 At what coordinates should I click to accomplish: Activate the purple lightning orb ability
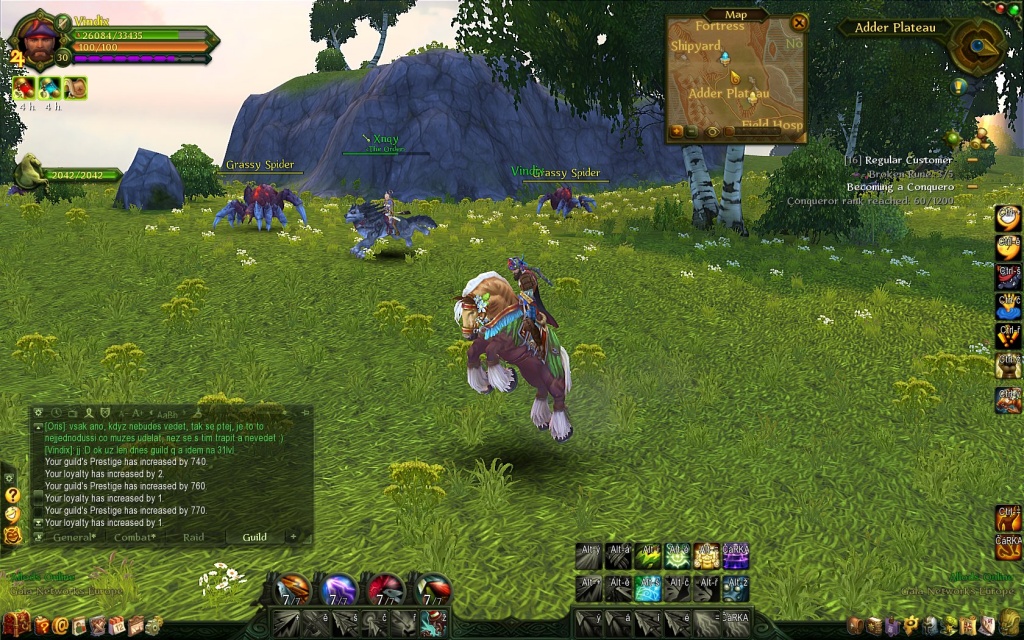click(x=338, y=588)
